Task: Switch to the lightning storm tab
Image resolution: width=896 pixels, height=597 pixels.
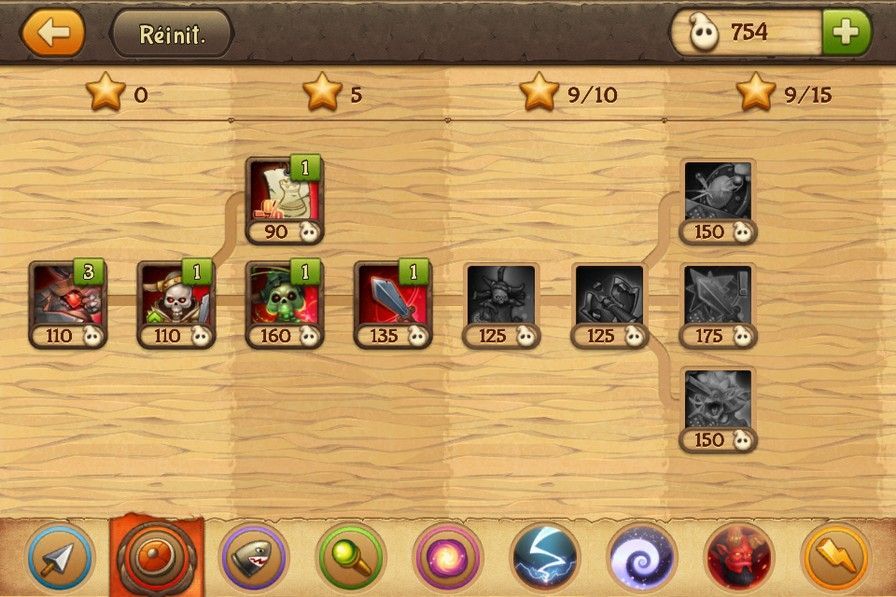Action: [x=545, y=556]
